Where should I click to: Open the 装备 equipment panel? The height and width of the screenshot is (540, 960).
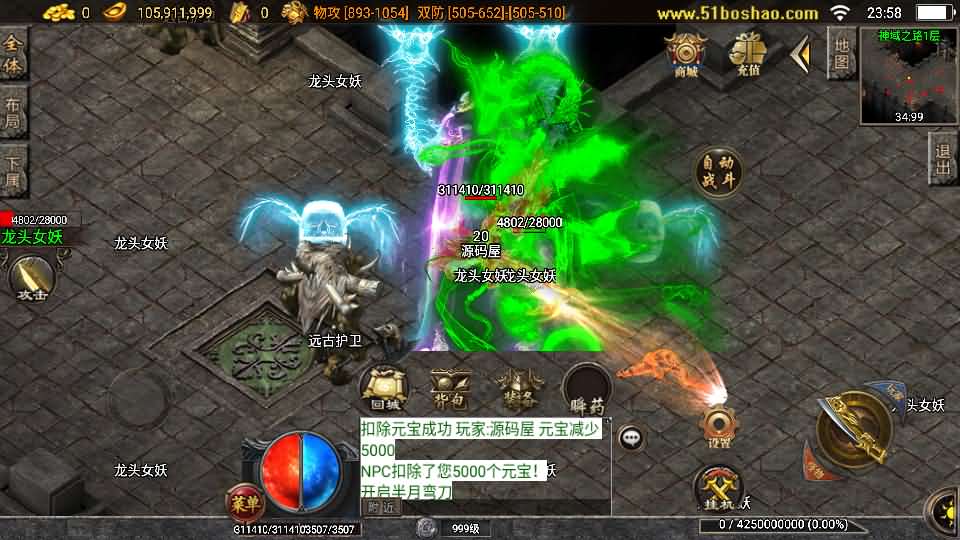(x=517, y=389)
